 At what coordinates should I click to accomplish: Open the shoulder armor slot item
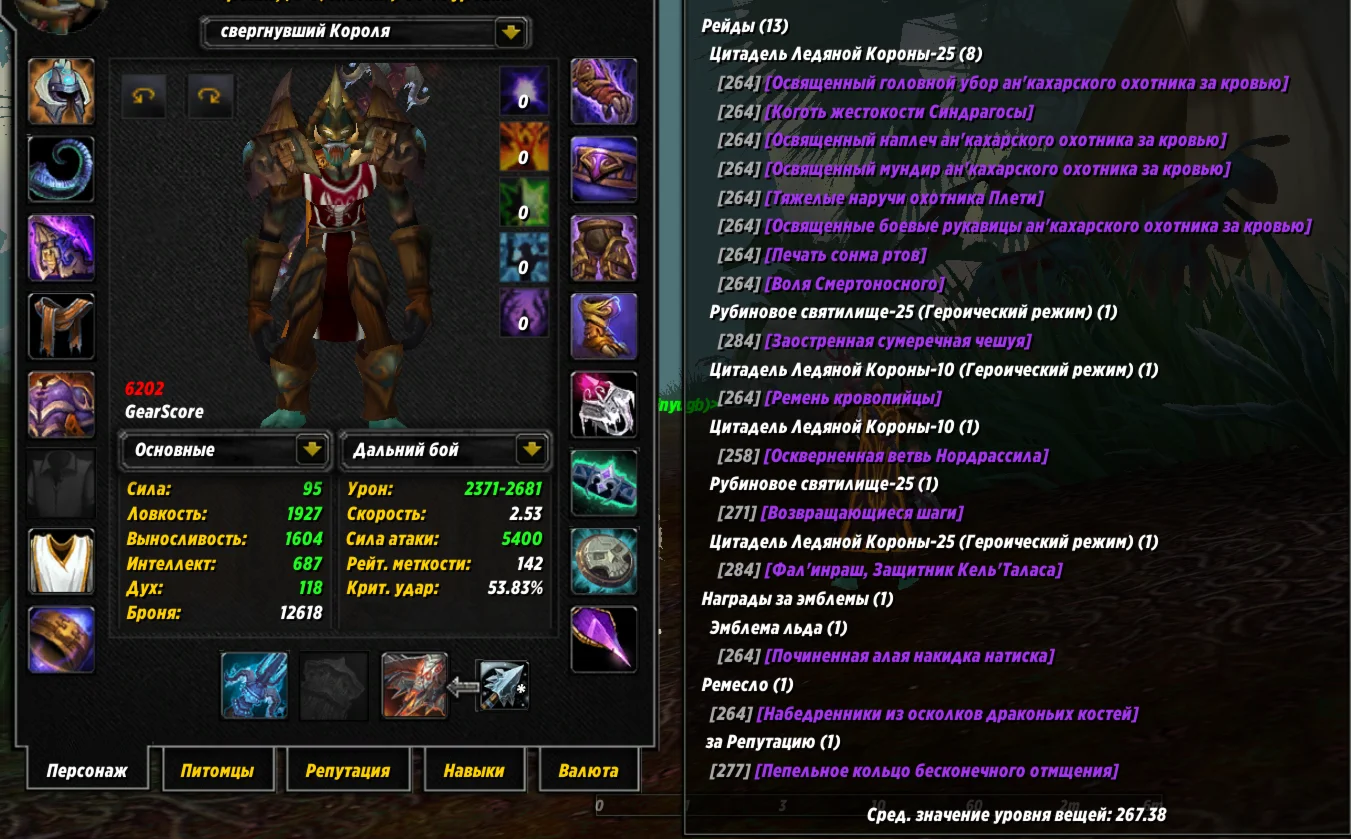pyautogui.click(x=61, y=246)
